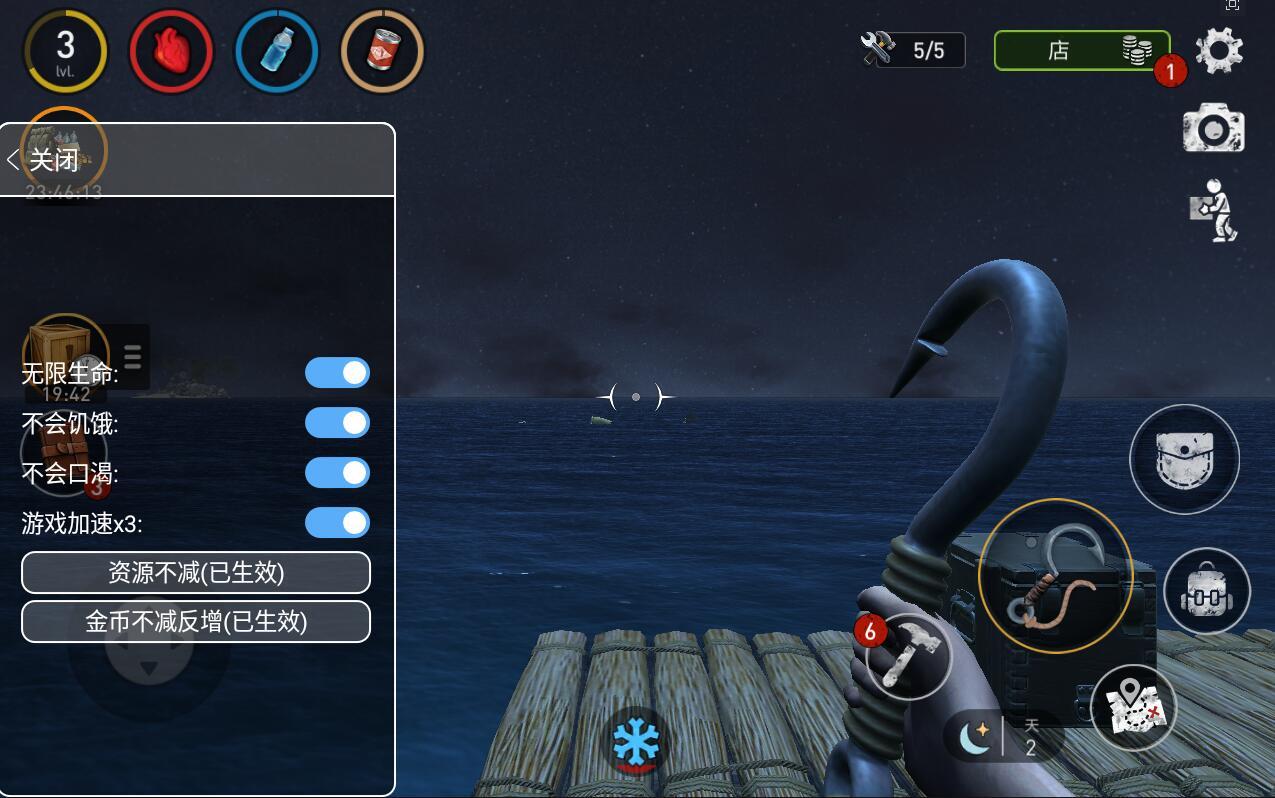Tap the pocket pouch button
The image size is (1275, 798).
tap(1184, 460)
